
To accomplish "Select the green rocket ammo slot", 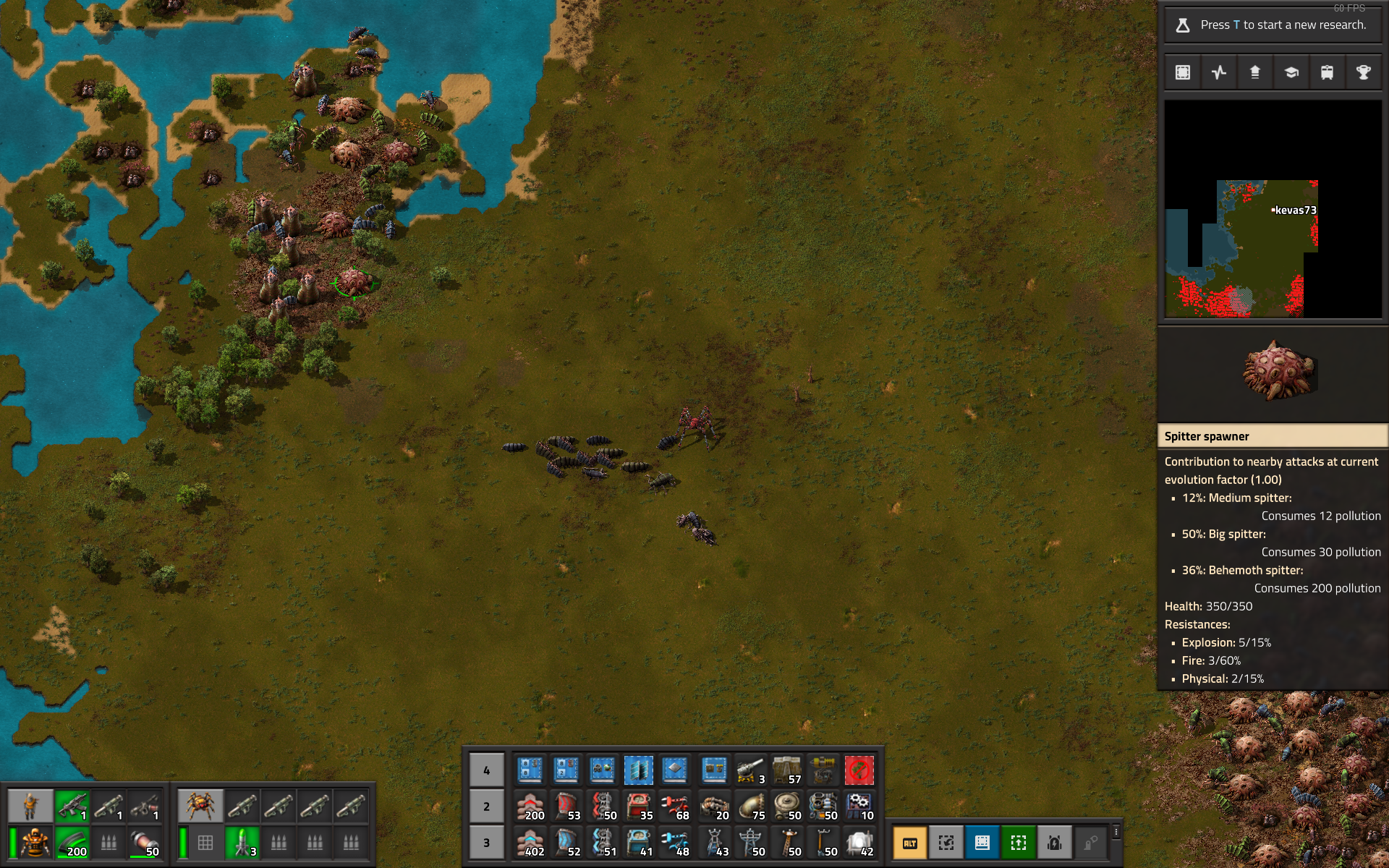I will [242, 842].
